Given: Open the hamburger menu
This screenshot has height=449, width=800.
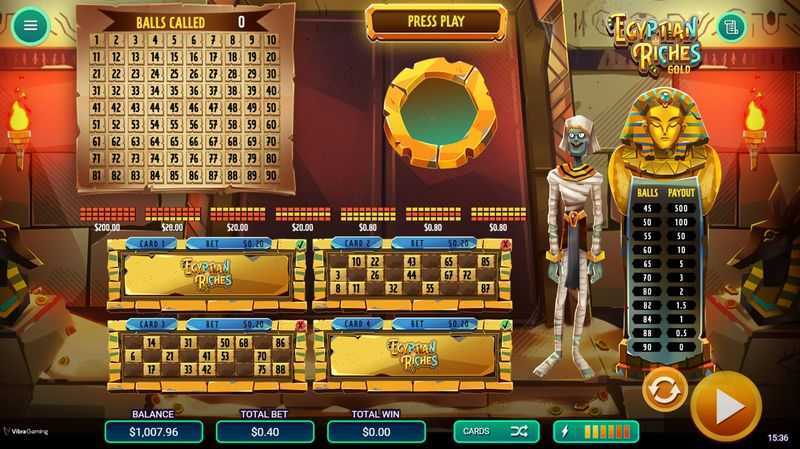Looking at the screenshot, I should [30, 25].
